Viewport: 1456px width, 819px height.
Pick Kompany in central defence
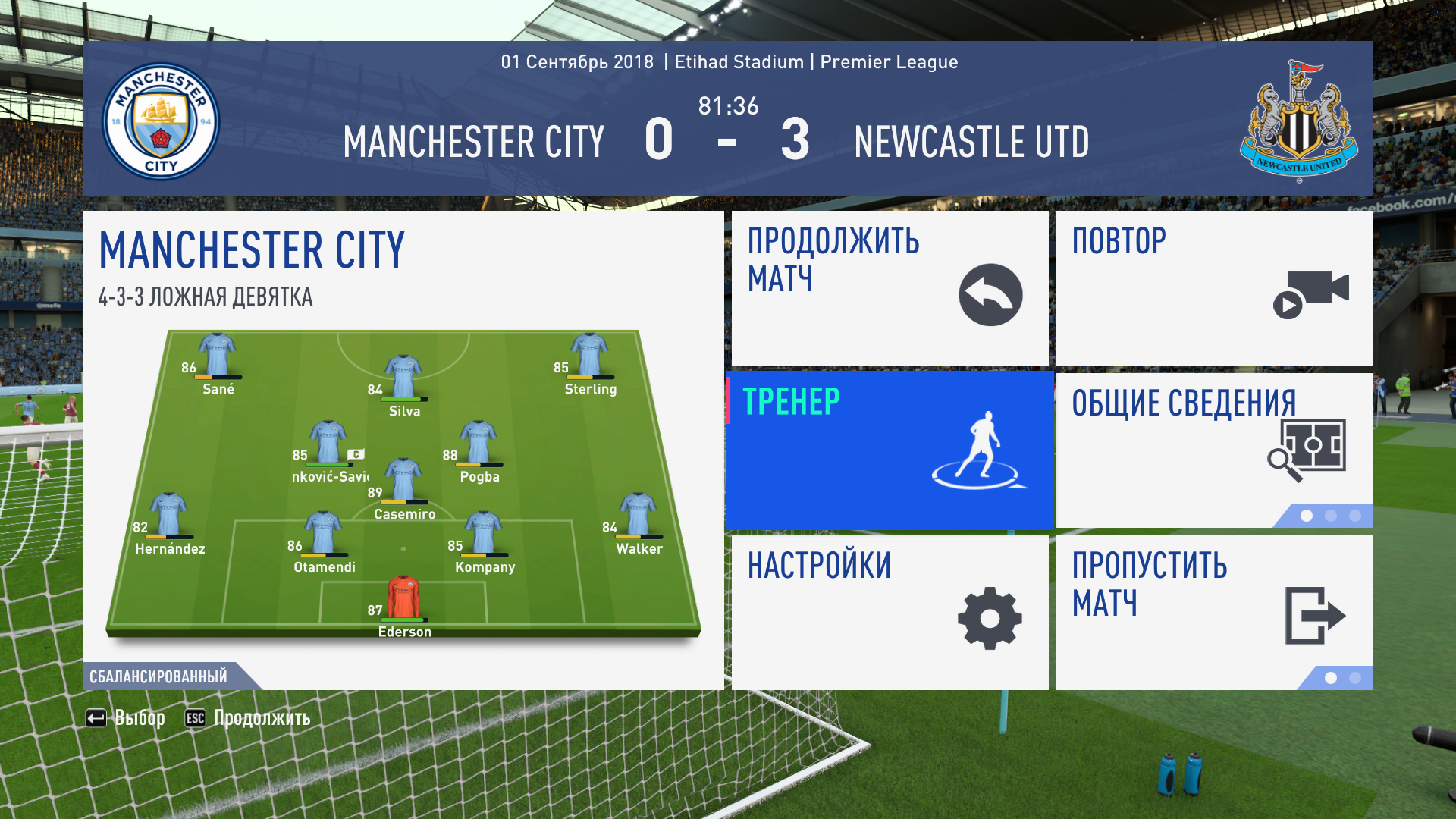click(x=483, y=533)
